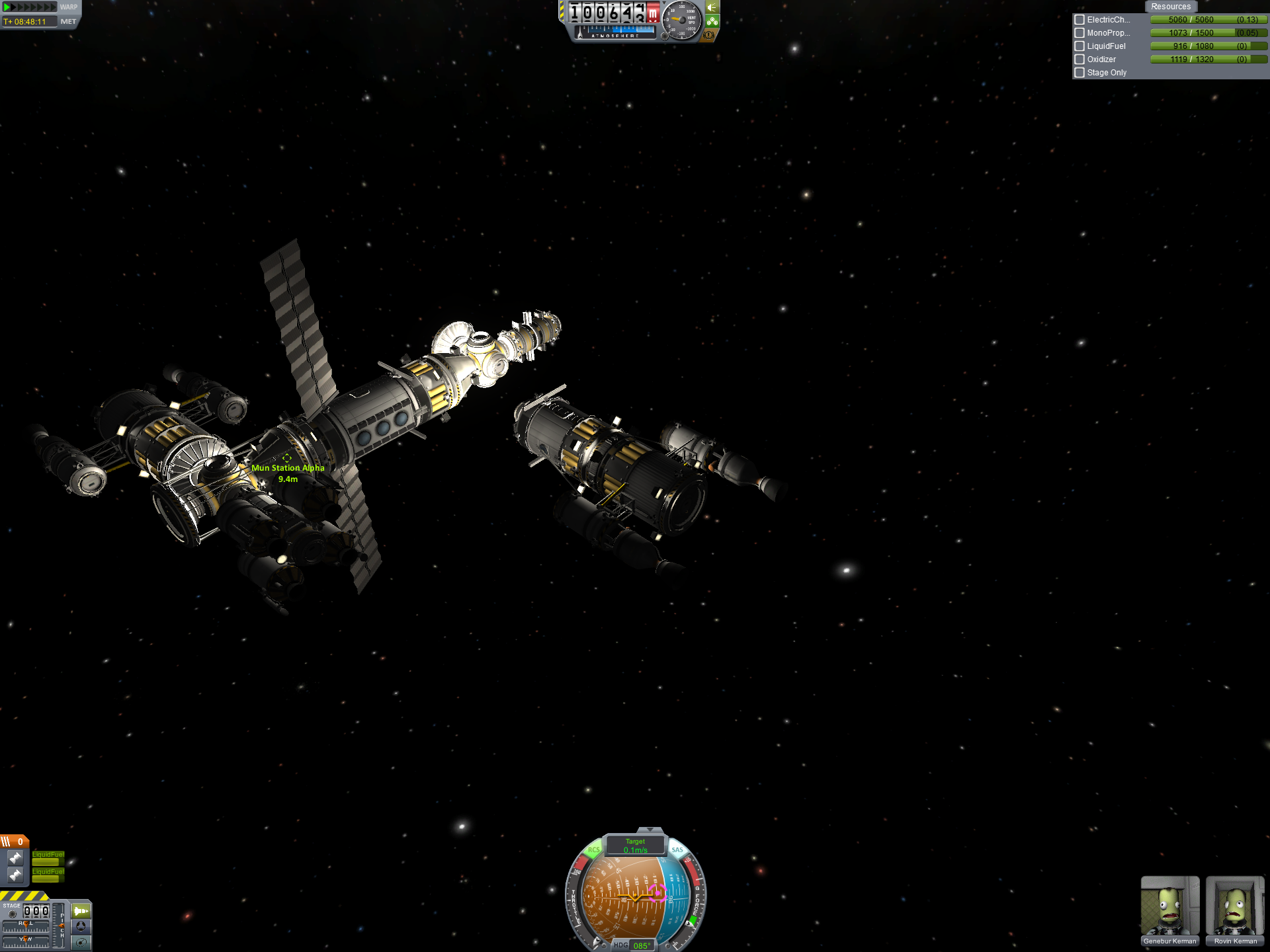Toggle the SAS indicator on the navball
This screenshot has width=1270, height=952.
tap(677, 850)
